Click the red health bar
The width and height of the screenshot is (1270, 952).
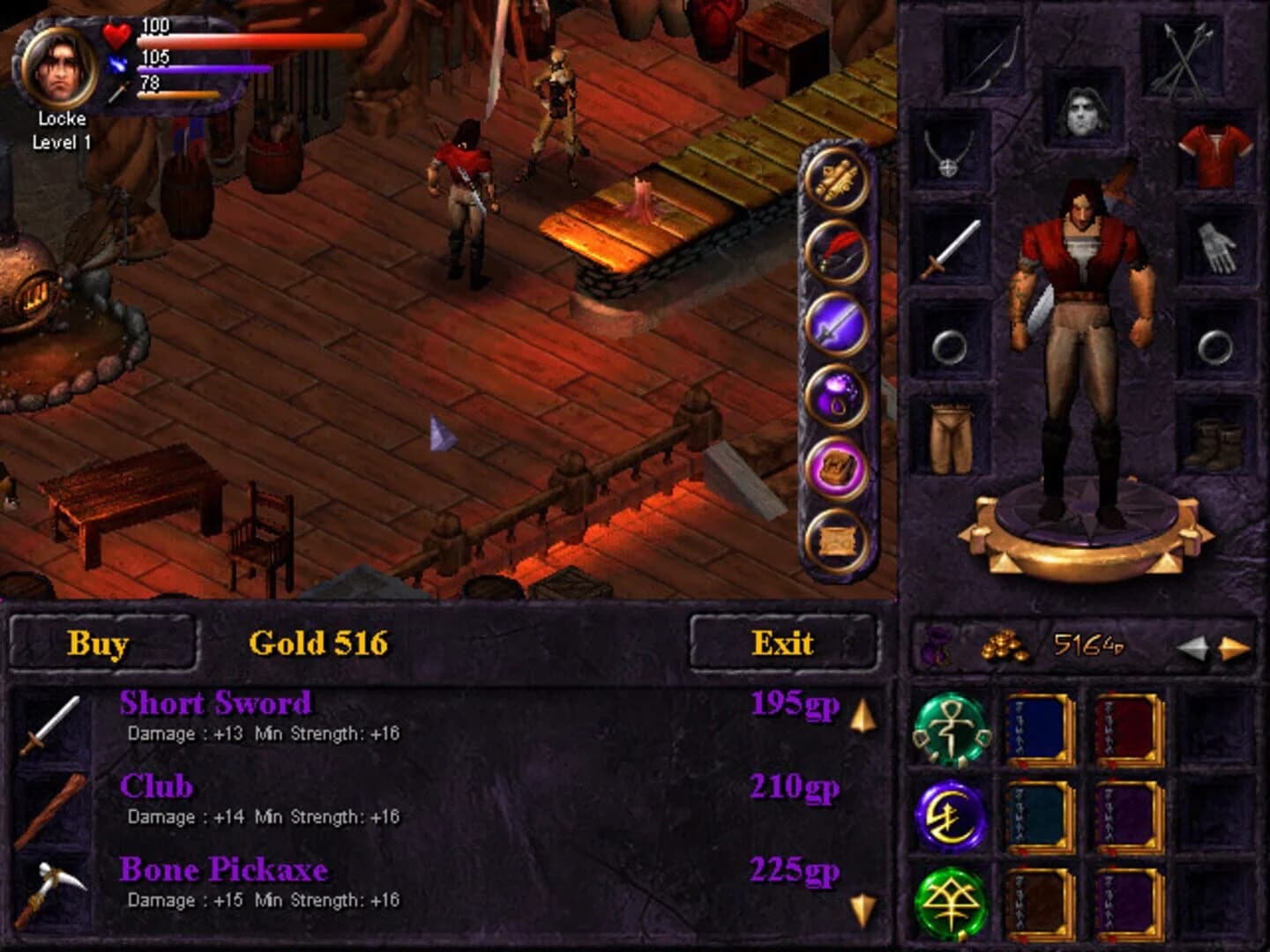[x=247, y=40]
